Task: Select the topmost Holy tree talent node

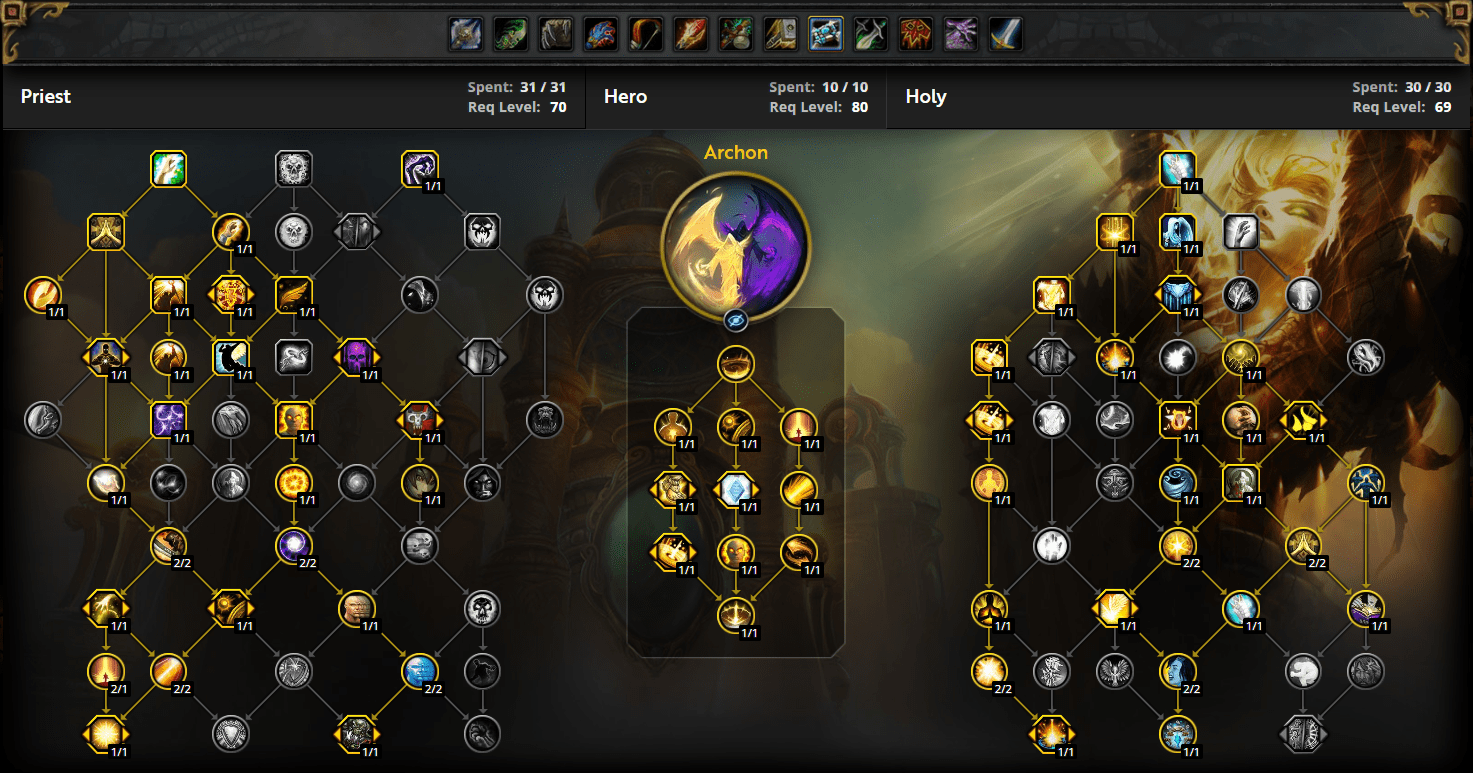Action: (x=1177, y=169)
